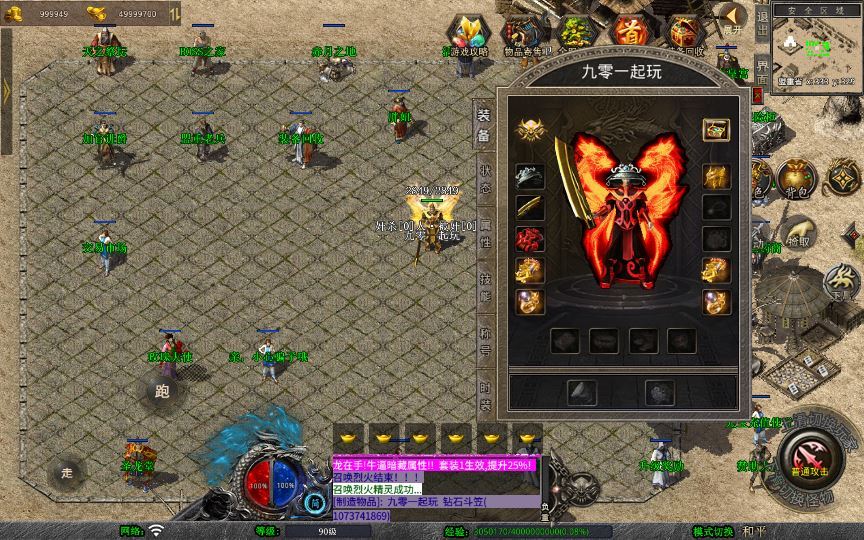
Task: Select the 技能 (Skills) tab
Action: click(485, 287)
